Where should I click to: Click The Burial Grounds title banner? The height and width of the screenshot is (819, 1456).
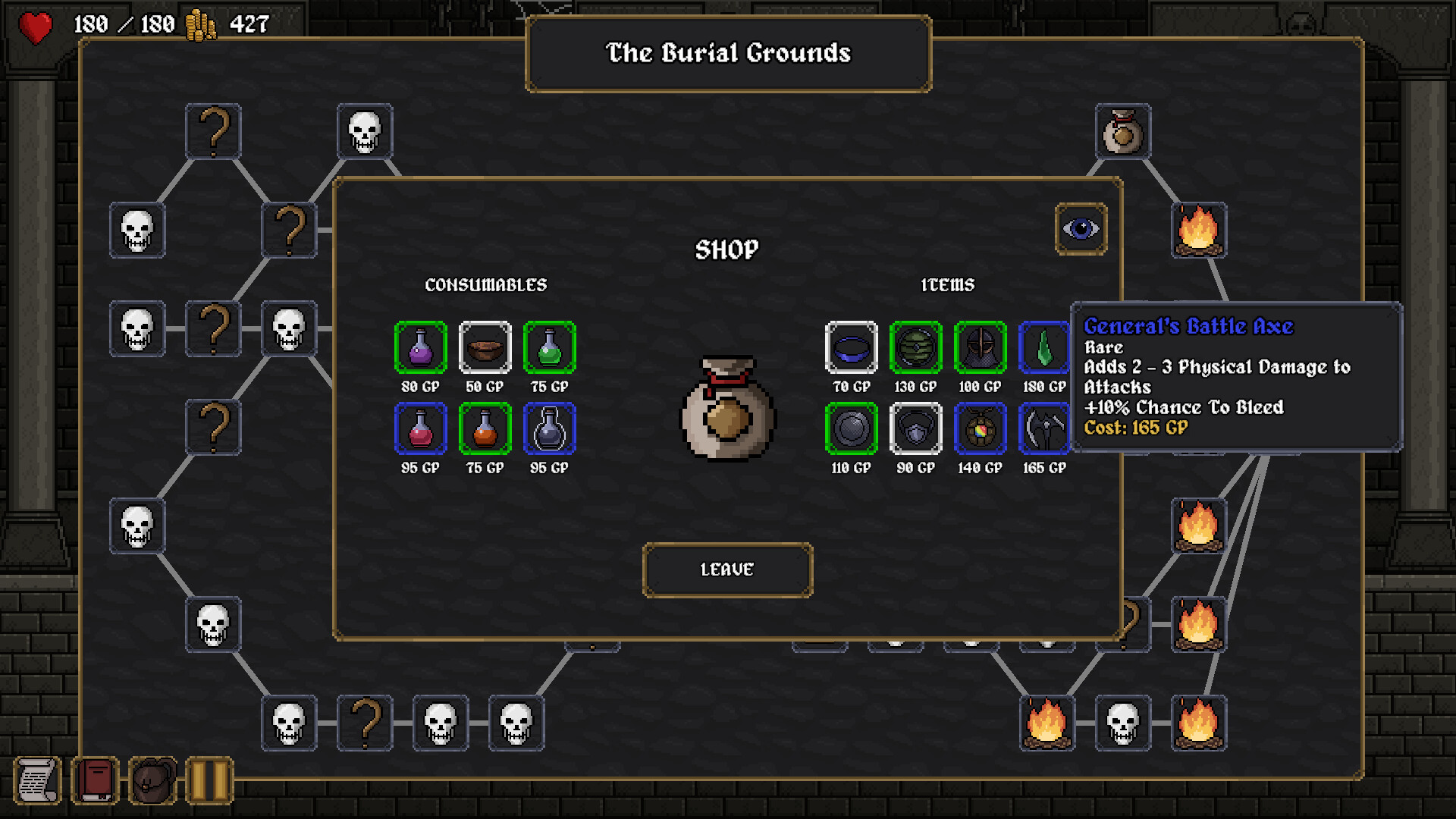(727, 54)
